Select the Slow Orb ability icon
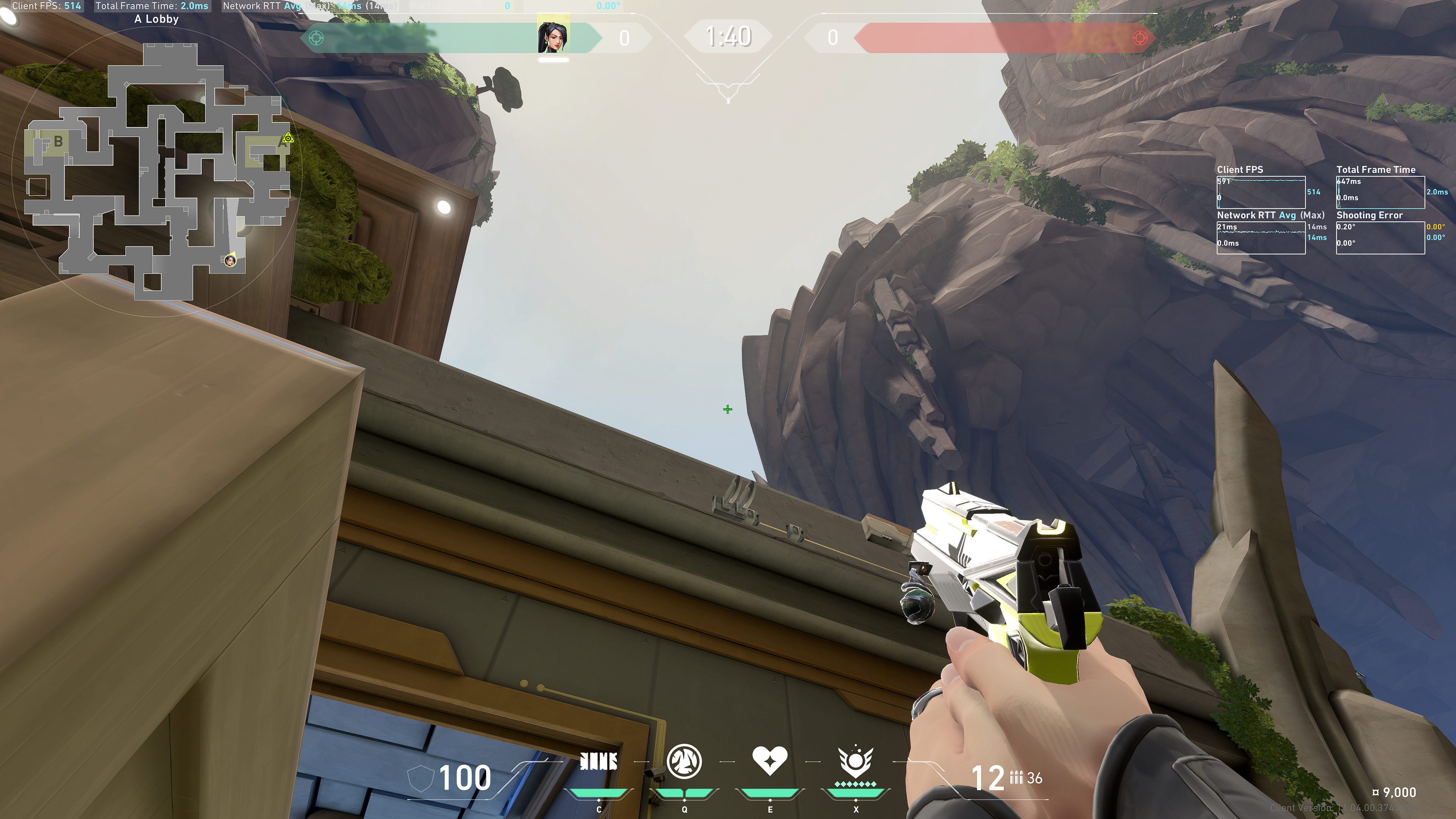 684,761
